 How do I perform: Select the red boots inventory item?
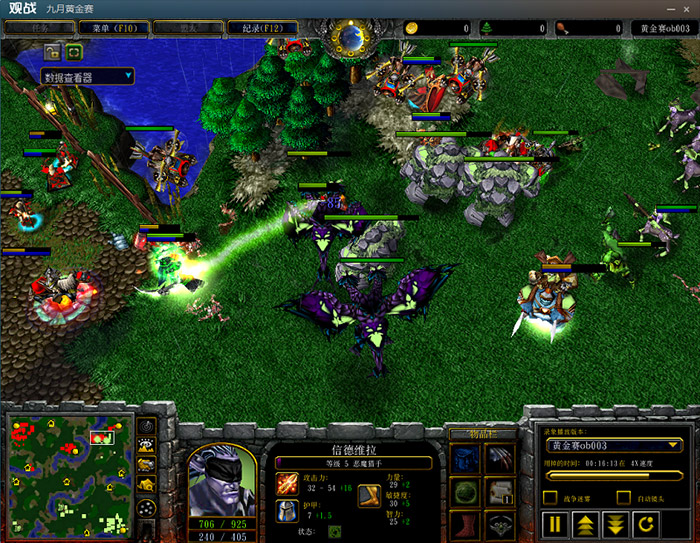coord(465,525)
